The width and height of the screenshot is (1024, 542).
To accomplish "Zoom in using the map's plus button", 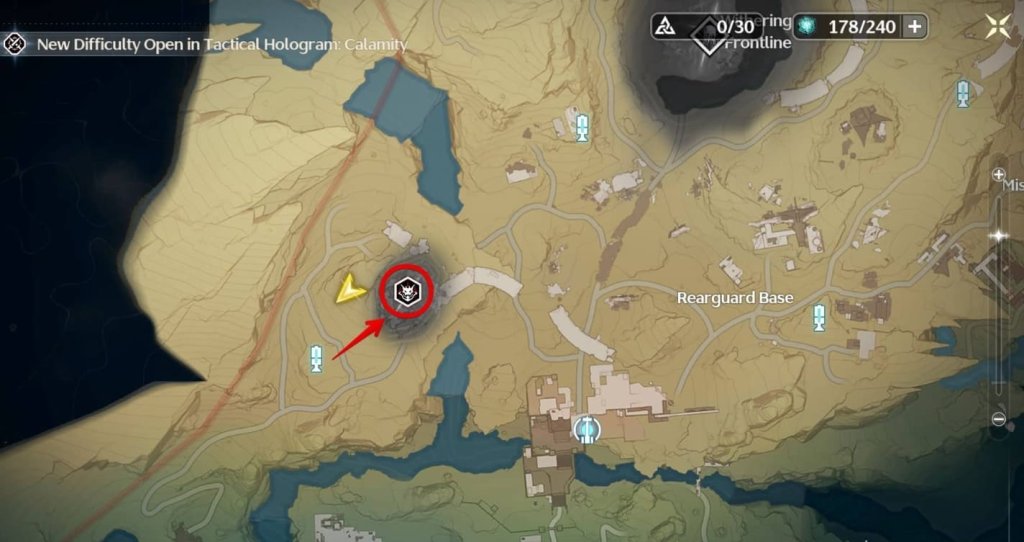I will tap(998, 175).
